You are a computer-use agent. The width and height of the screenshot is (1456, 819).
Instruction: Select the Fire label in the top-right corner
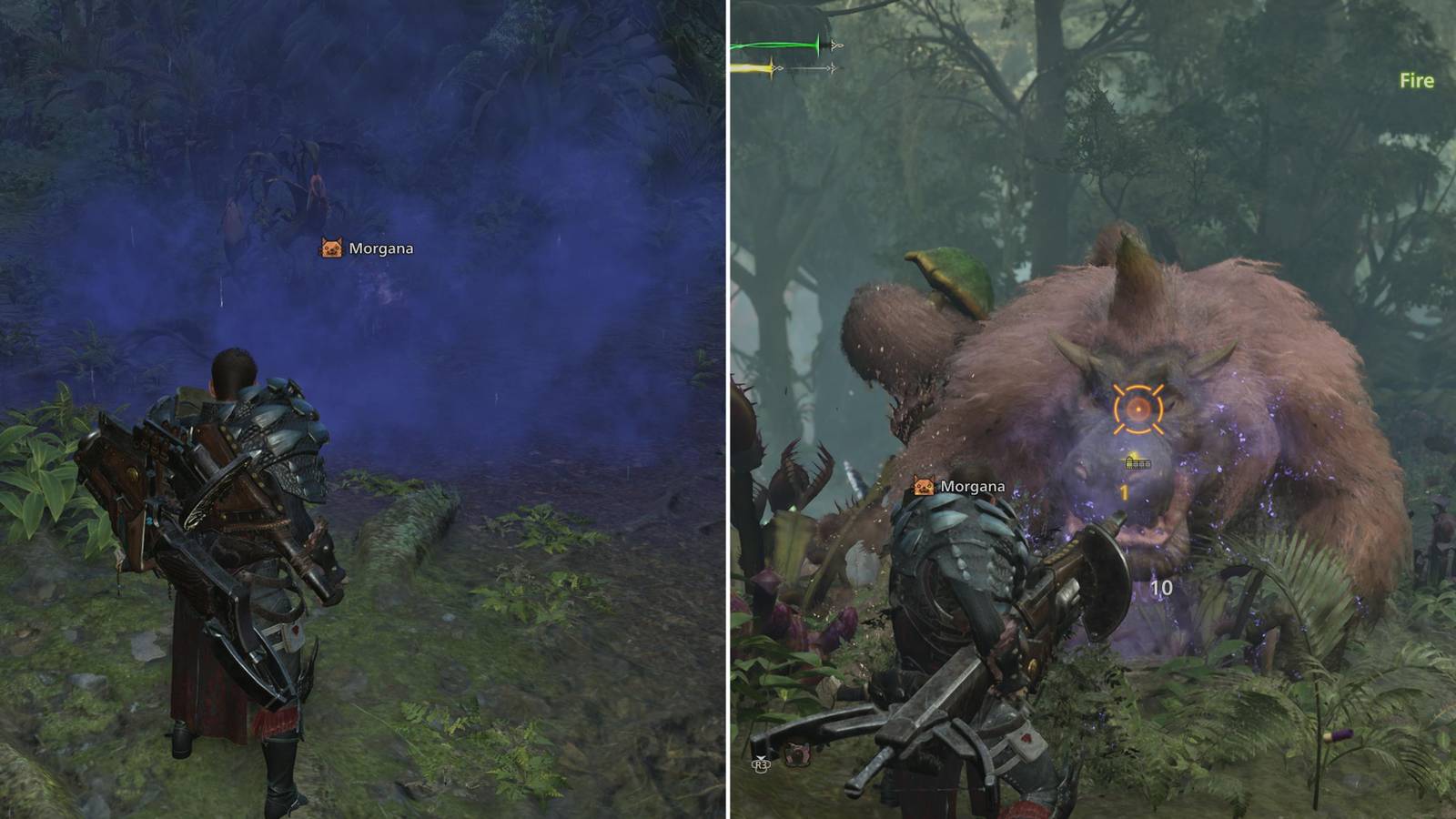[1416, 80]
